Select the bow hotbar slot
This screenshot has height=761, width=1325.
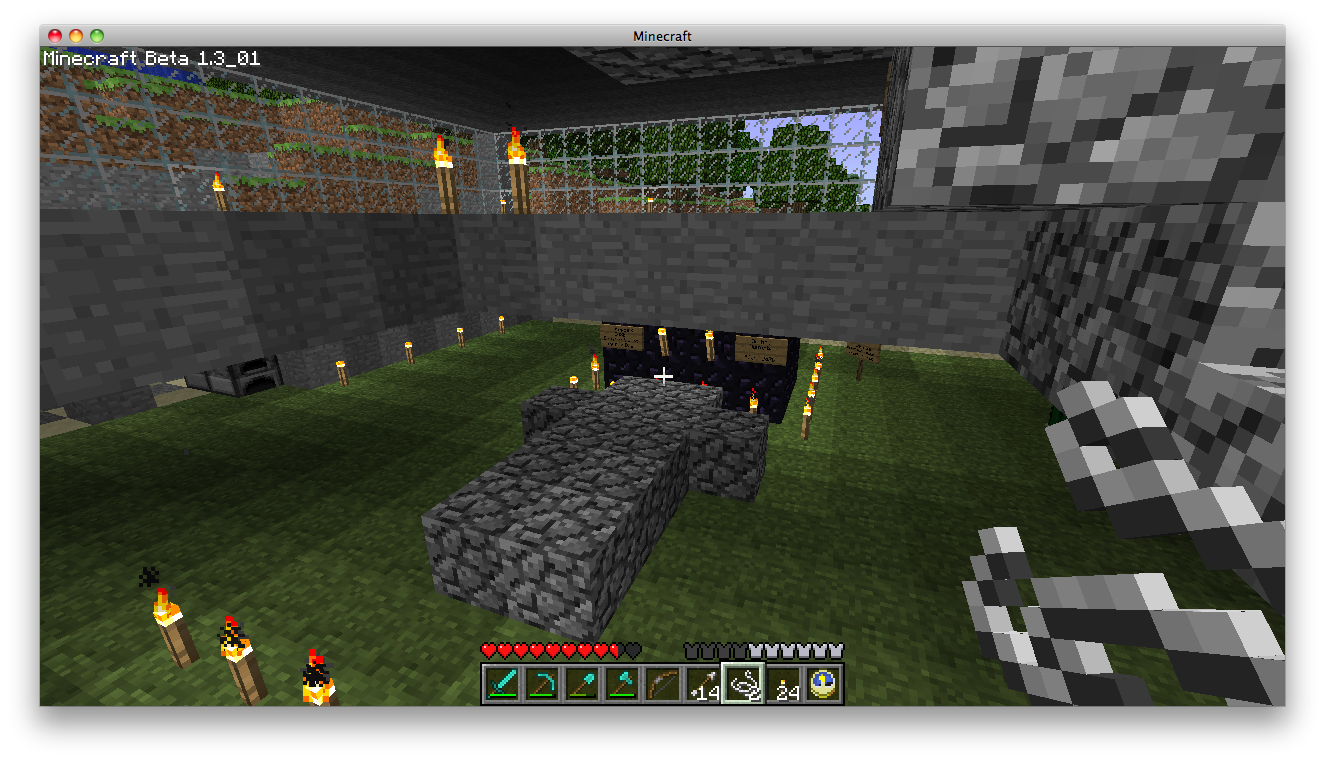click(662, 685)
